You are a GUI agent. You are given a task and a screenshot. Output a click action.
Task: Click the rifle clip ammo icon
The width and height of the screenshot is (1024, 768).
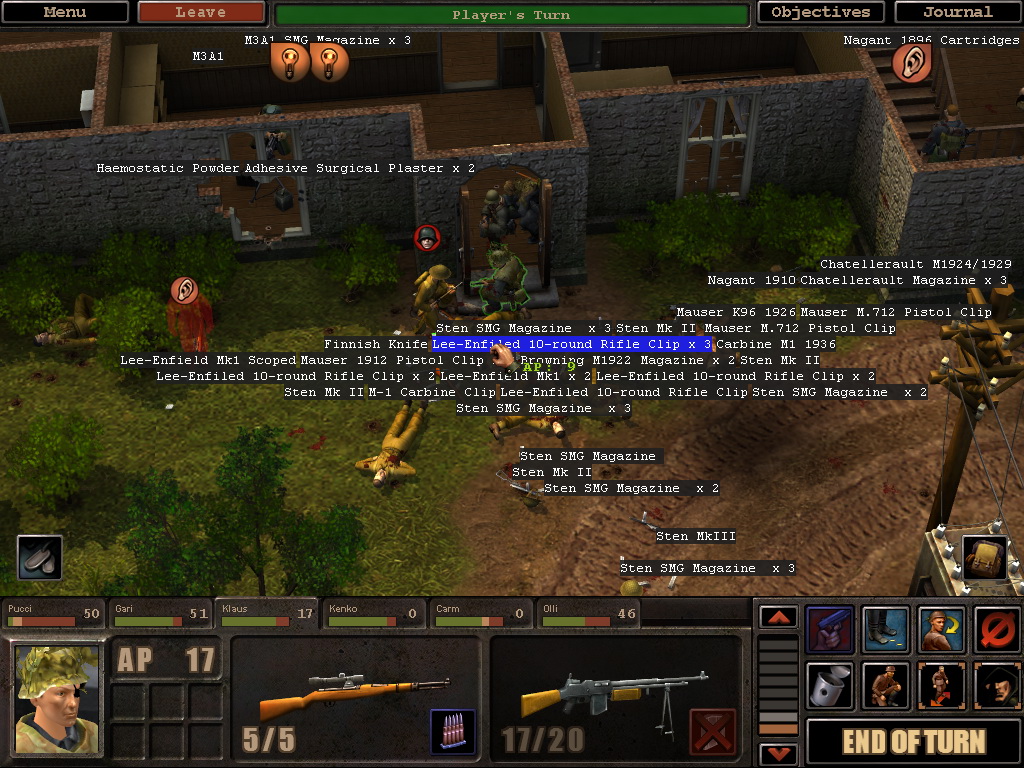(x=451, y=731)
